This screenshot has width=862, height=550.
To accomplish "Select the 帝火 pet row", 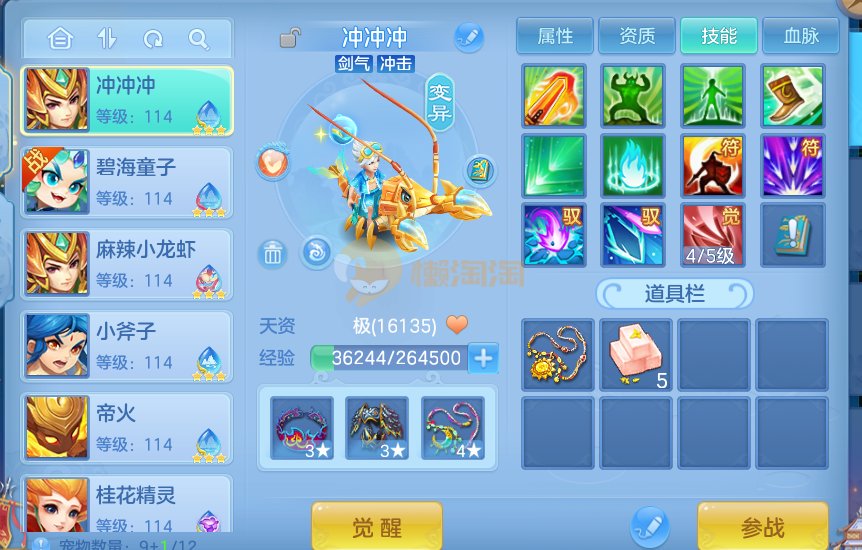I will 127,428.
